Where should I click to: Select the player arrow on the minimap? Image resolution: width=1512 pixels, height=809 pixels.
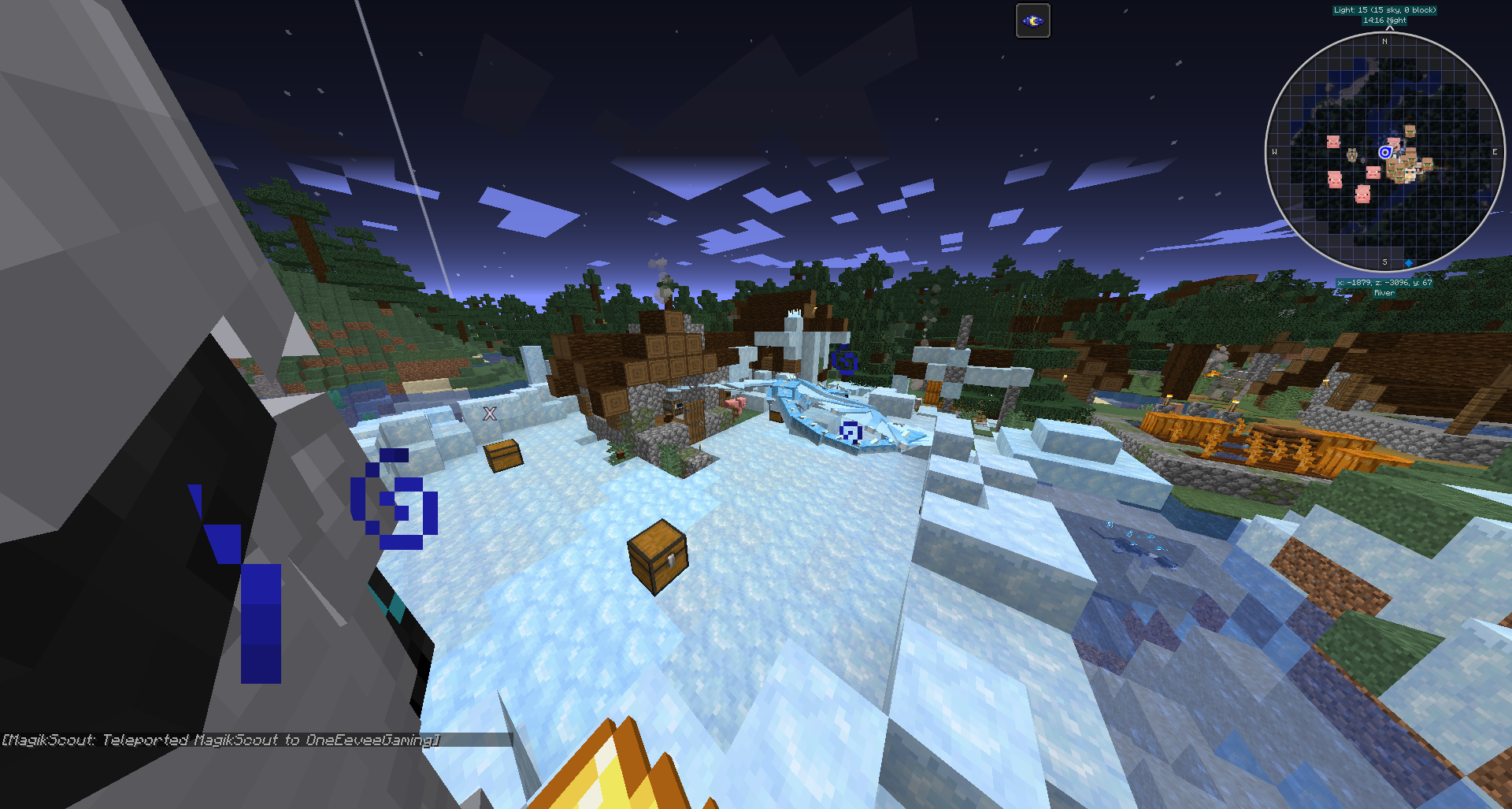1386,151
